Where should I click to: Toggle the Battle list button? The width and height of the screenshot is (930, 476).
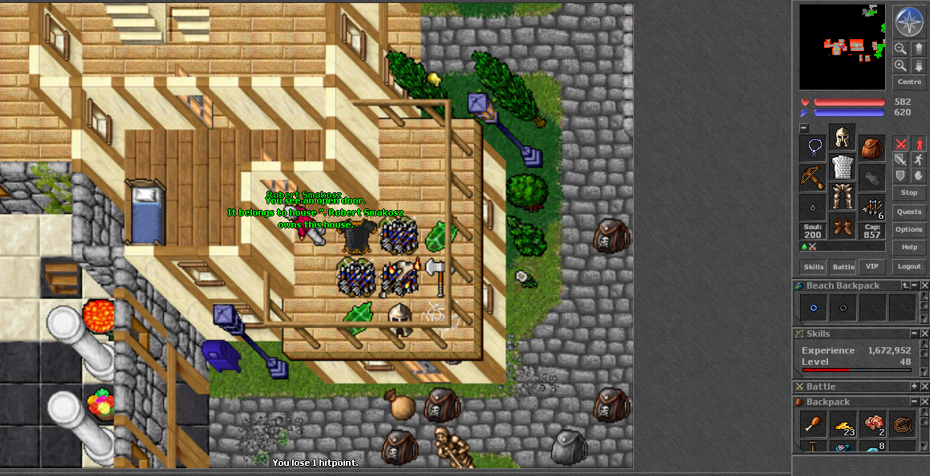844,267
